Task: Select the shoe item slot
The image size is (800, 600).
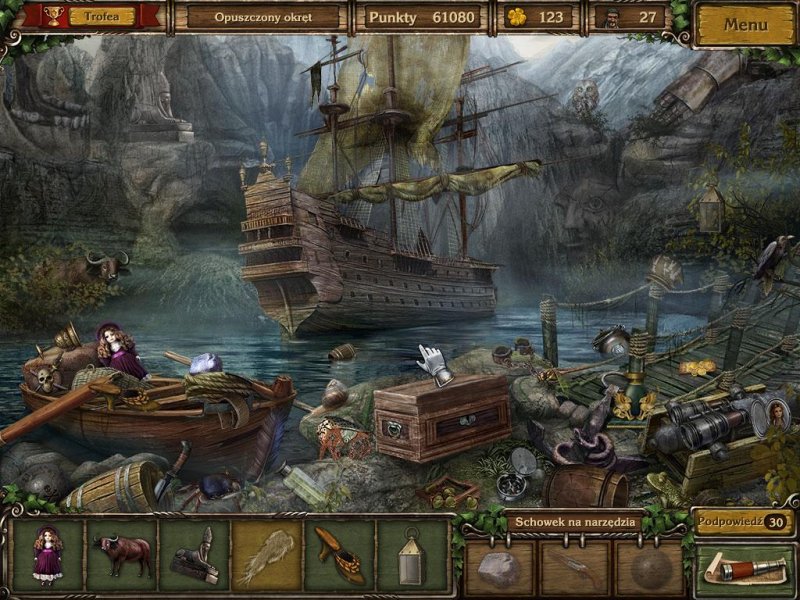Action: (340, 555)
